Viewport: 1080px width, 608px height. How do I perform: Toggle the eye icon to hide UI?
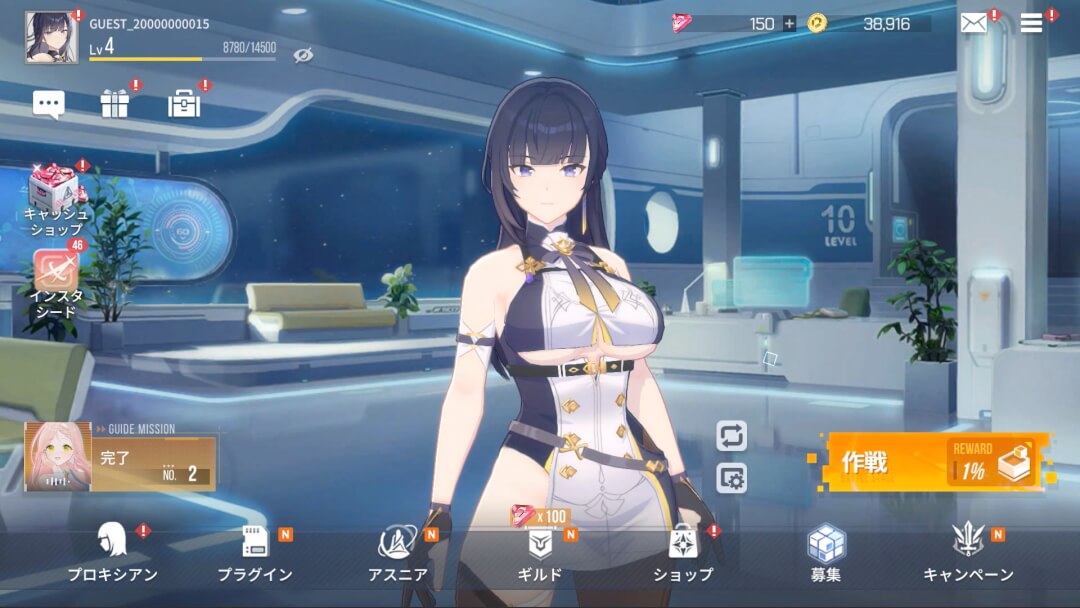click(304, 55)
